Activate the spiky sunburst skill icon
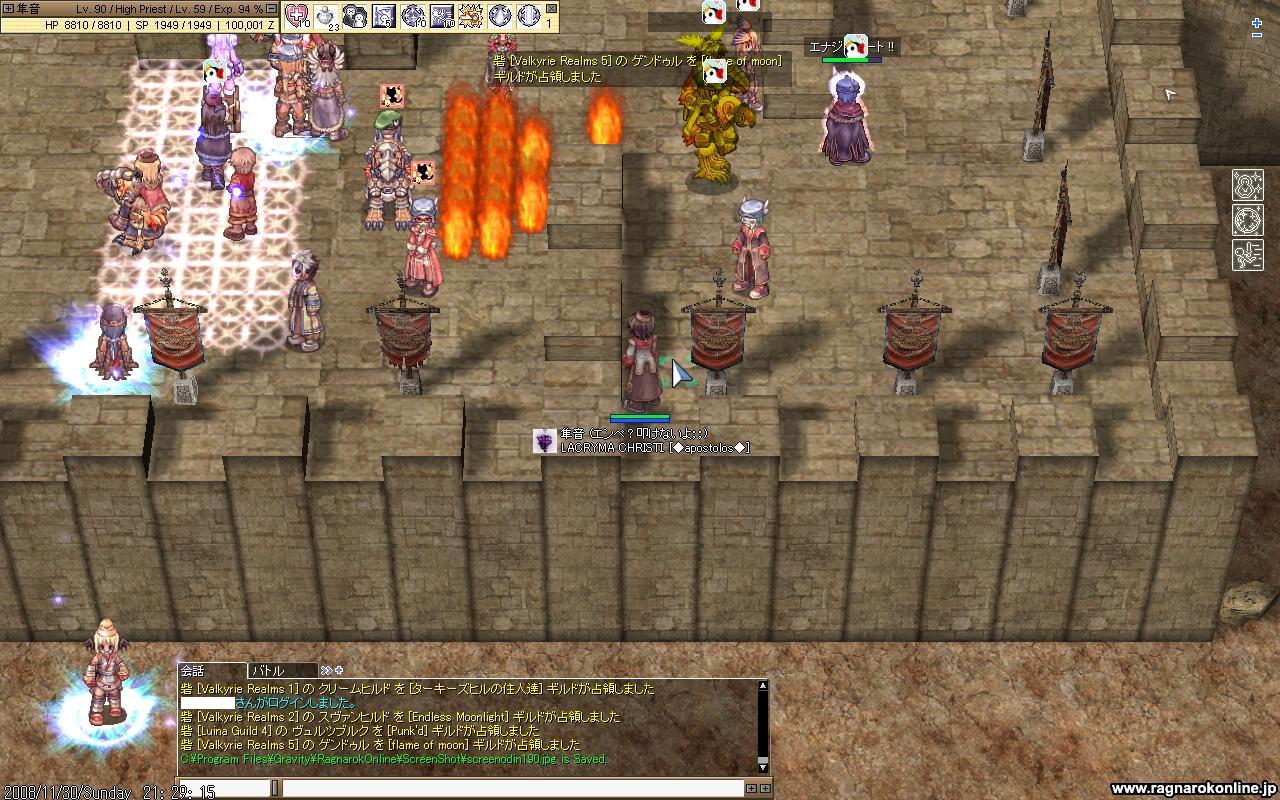The height and width of the screenshot is (800, 1280). (471, 15)
